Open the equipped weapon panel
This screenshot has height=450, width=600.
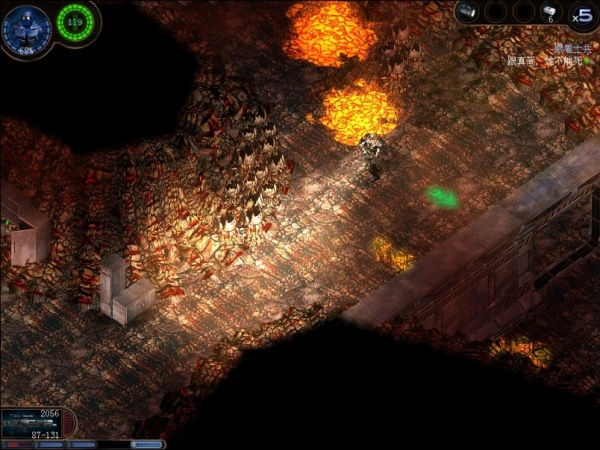[x=37, y=423]
